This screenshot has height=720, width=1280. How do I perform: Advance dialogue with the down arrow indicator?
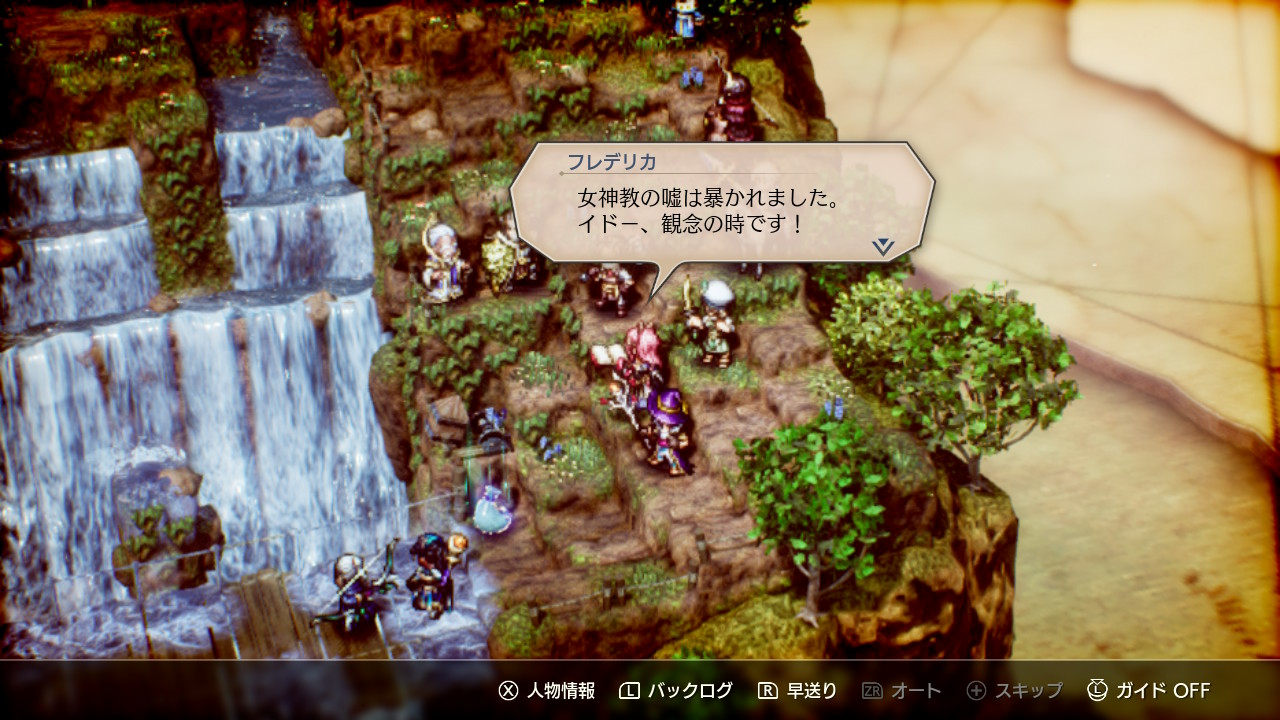(882, 246)
